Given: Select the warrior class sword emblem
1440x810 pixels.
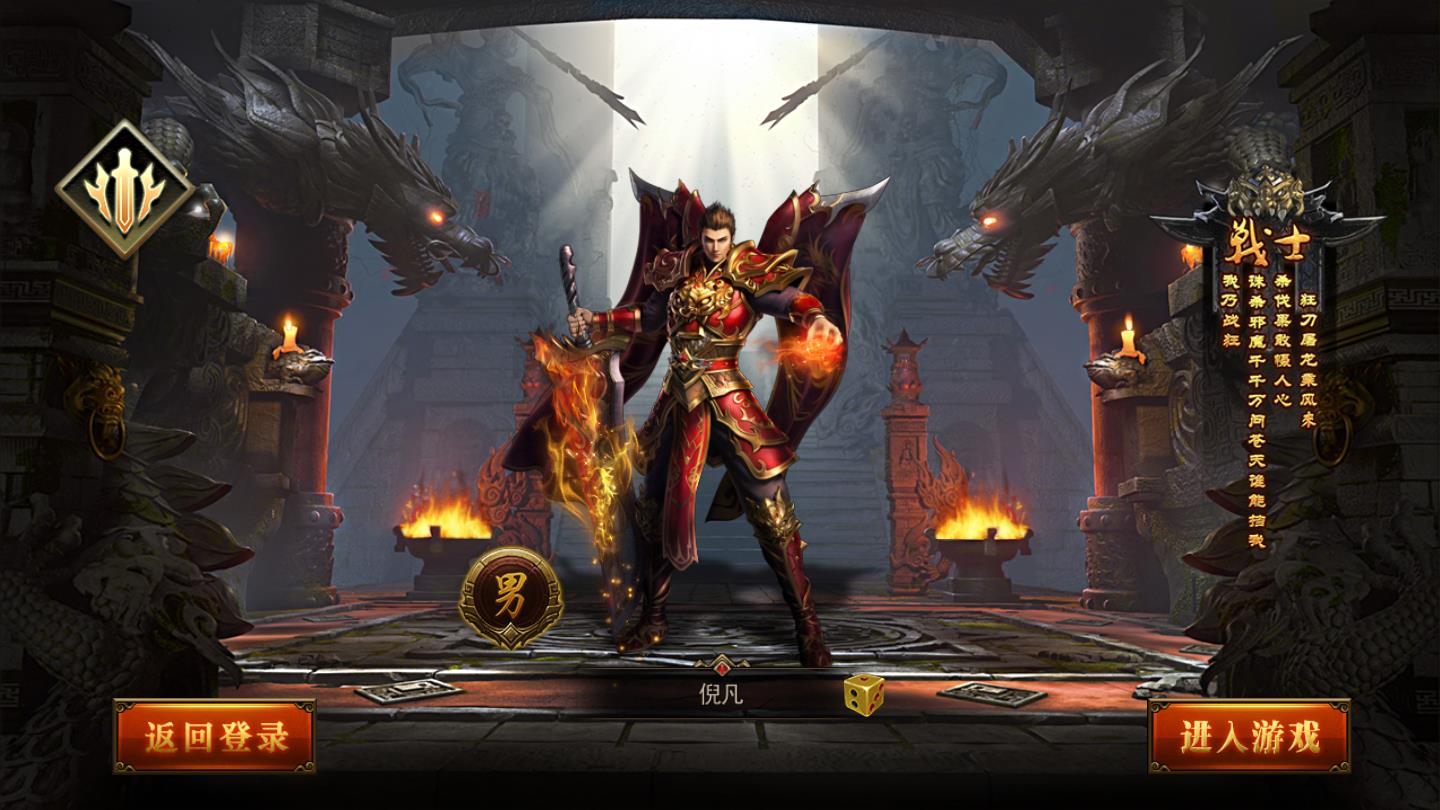Looking at the screenshot, I should click(124, 189).
